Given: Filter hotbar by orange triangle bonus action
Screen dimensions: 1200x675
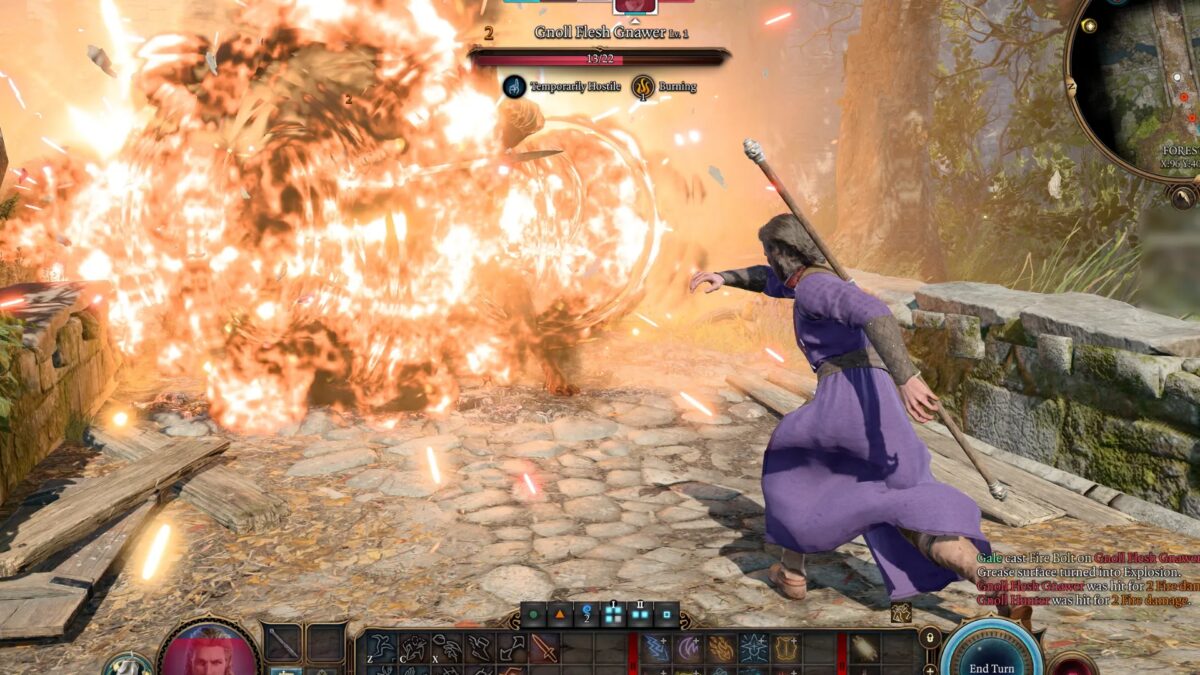Looking at the screenshot, I should pos(560,615).
